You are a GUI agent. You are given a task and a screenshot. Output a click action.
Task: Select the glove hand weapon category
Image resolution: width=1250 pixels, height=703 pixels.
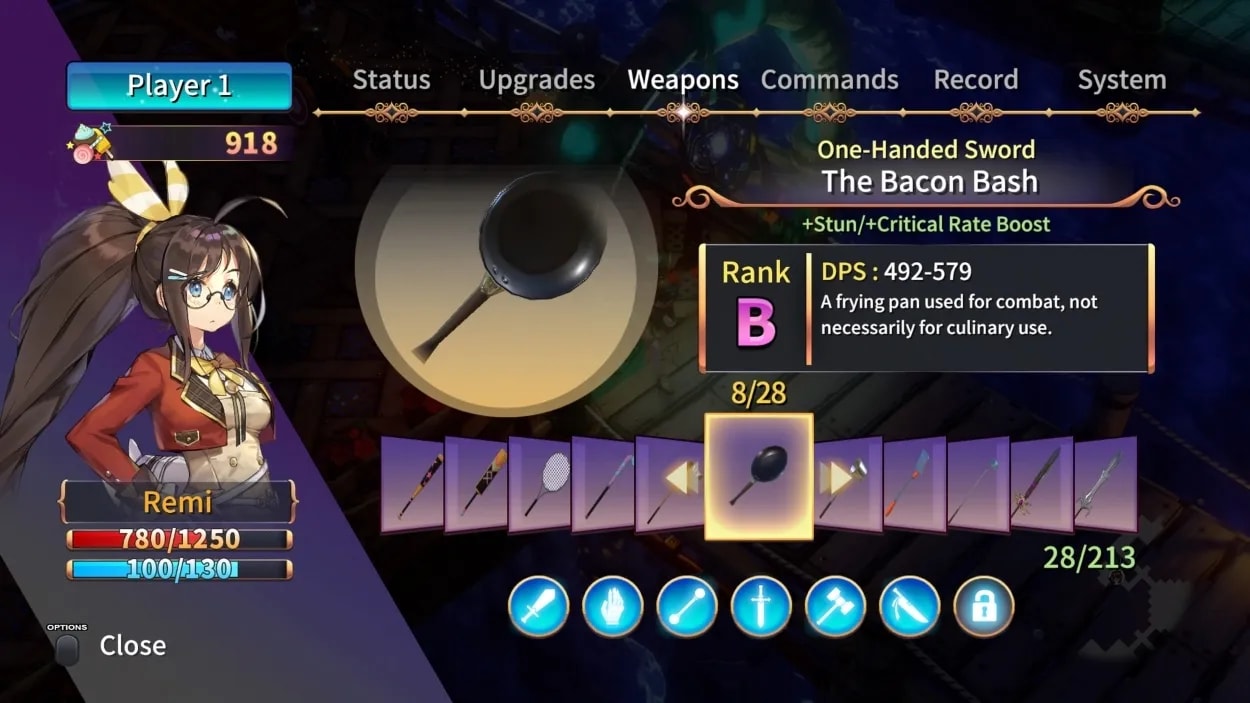tap(612, 607)
